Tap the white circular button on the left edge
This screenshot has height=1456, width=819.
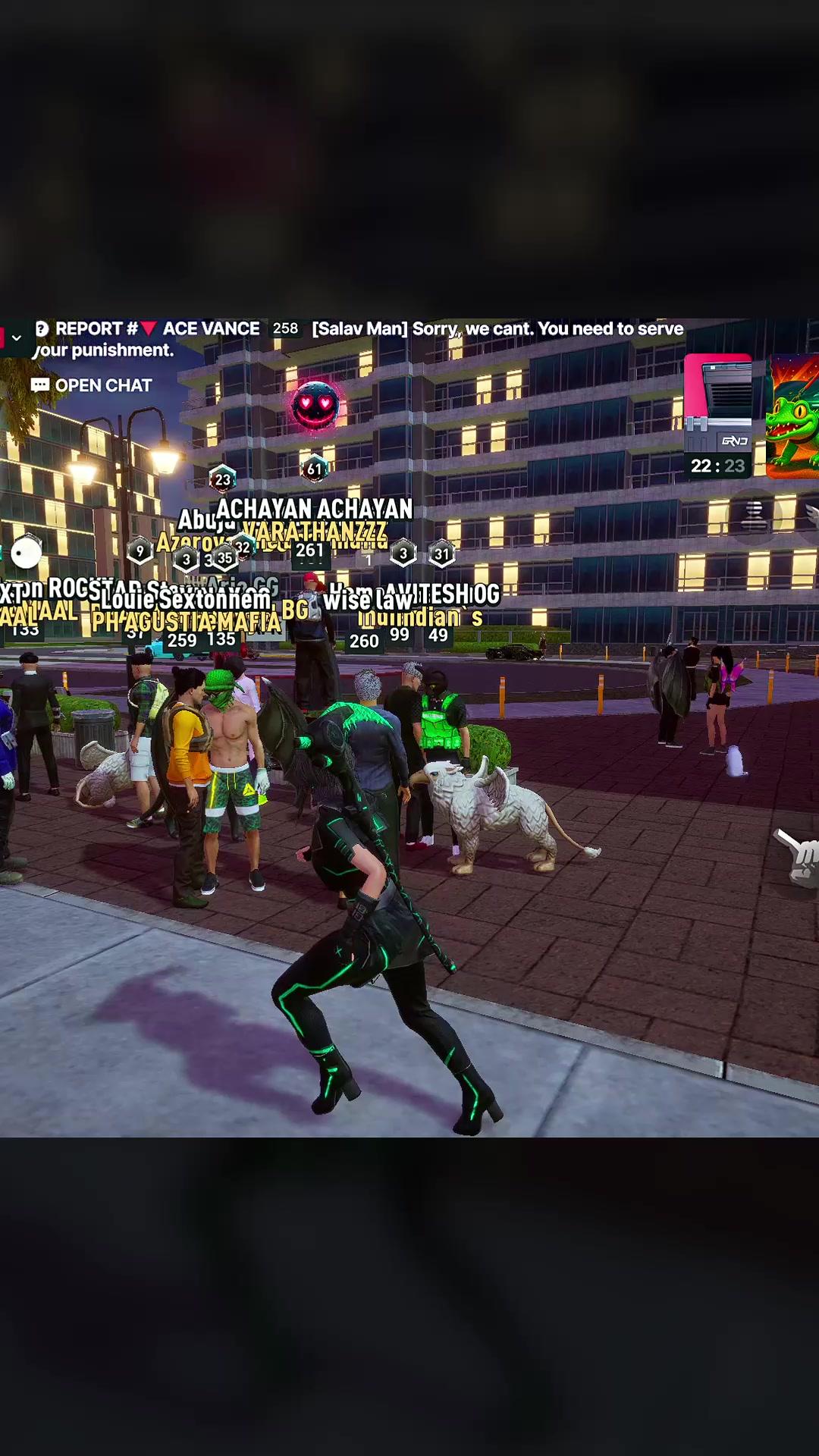27,551
